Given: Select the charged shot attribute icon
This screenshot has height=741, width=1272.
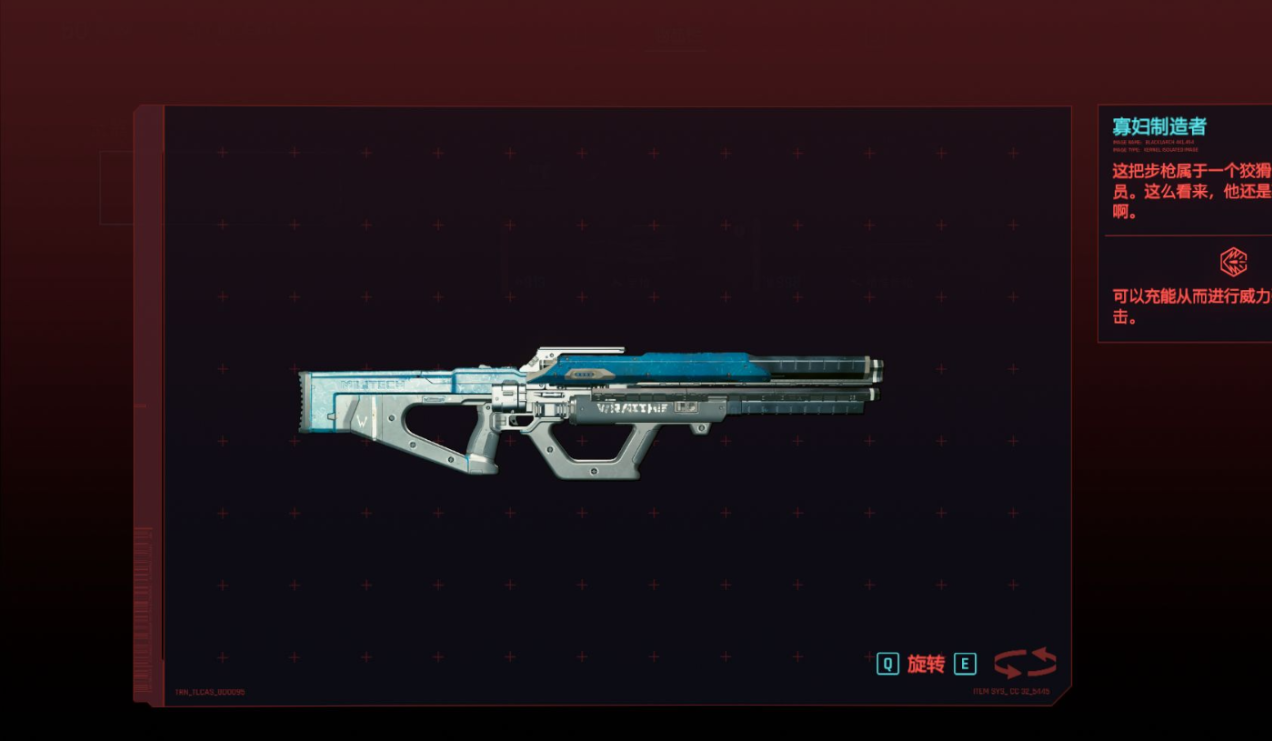Looking at the screenshot, I should tap(1233, 262).
